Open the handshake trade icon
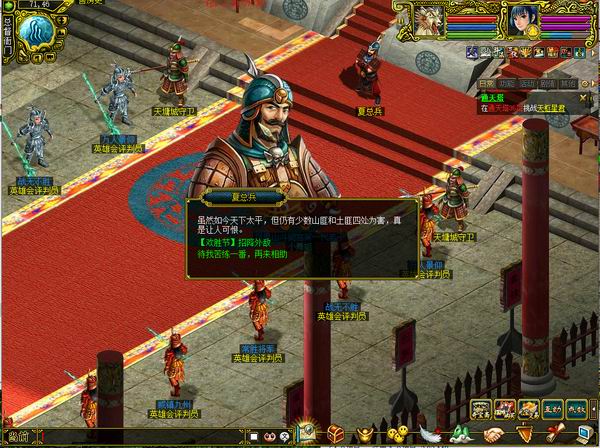 coord(494,435)
